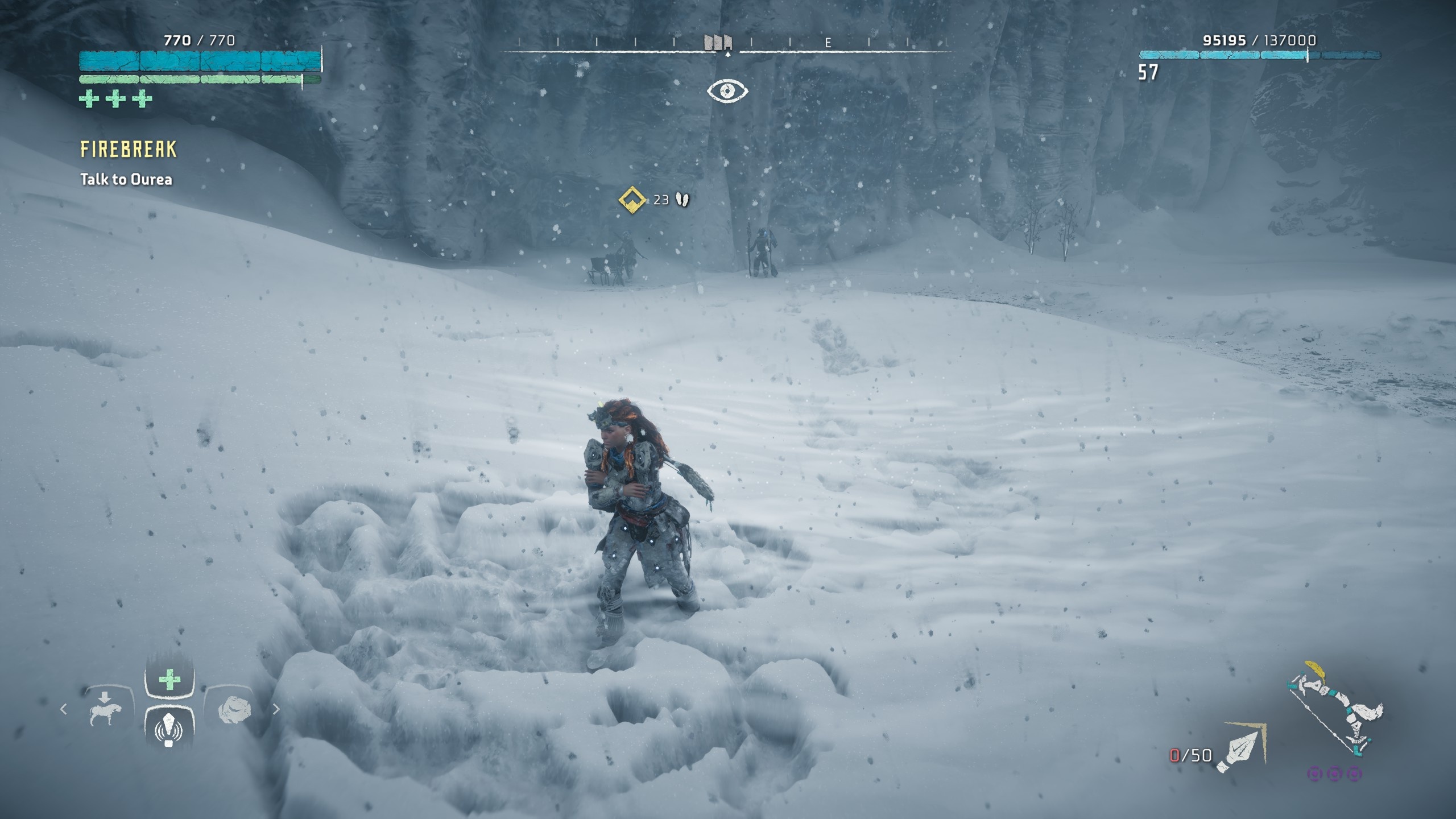The height and width of the screenshot is (819, 1456).
Task: Click the yellow diamond quest waypoint marker
Action: tap(632, 200)
